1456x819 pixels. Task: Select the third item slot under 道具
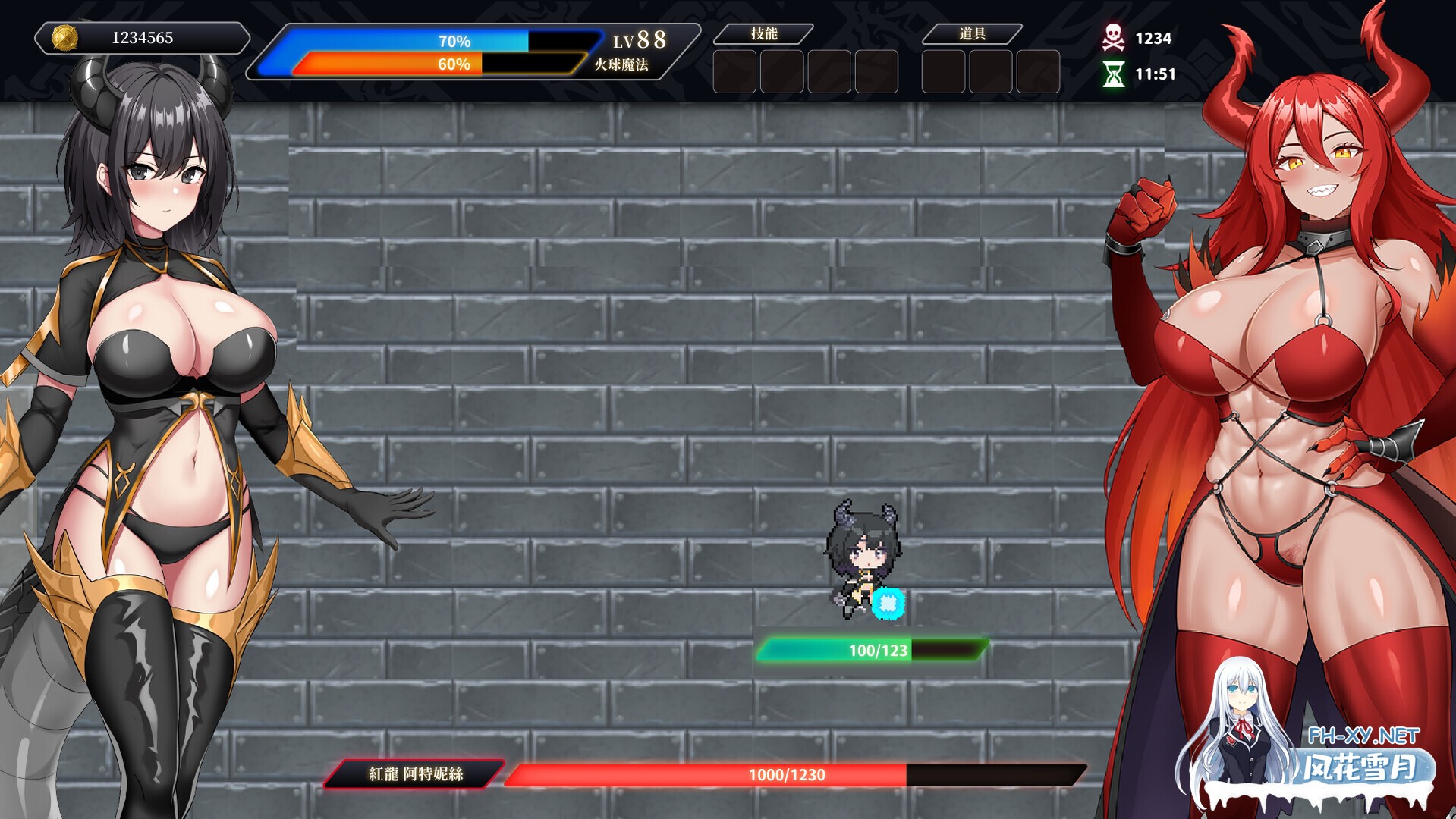click(1036, 70)
